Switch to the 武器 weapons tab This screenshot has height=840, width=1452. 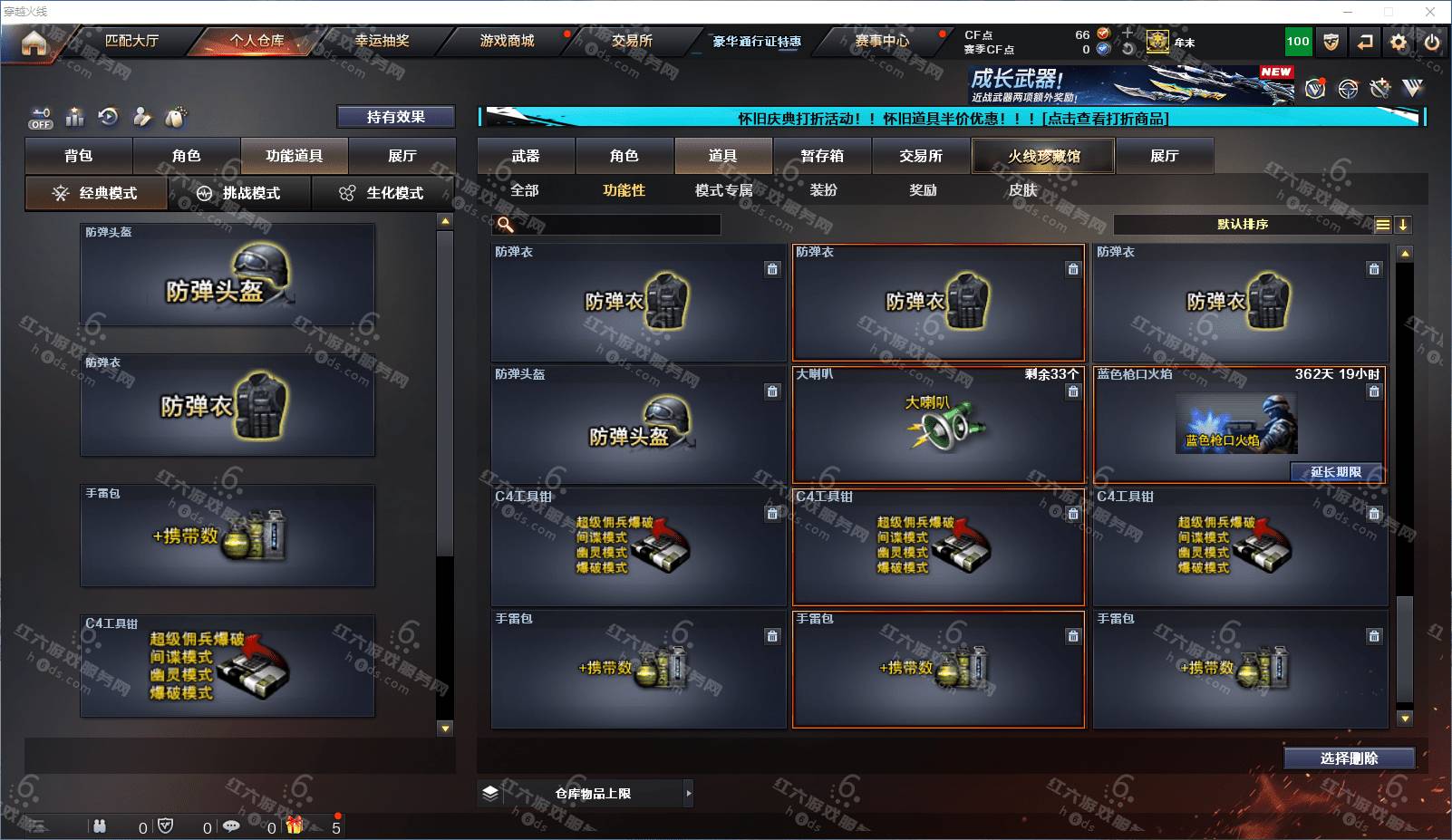pyautogui.click(x=526, y=156)
